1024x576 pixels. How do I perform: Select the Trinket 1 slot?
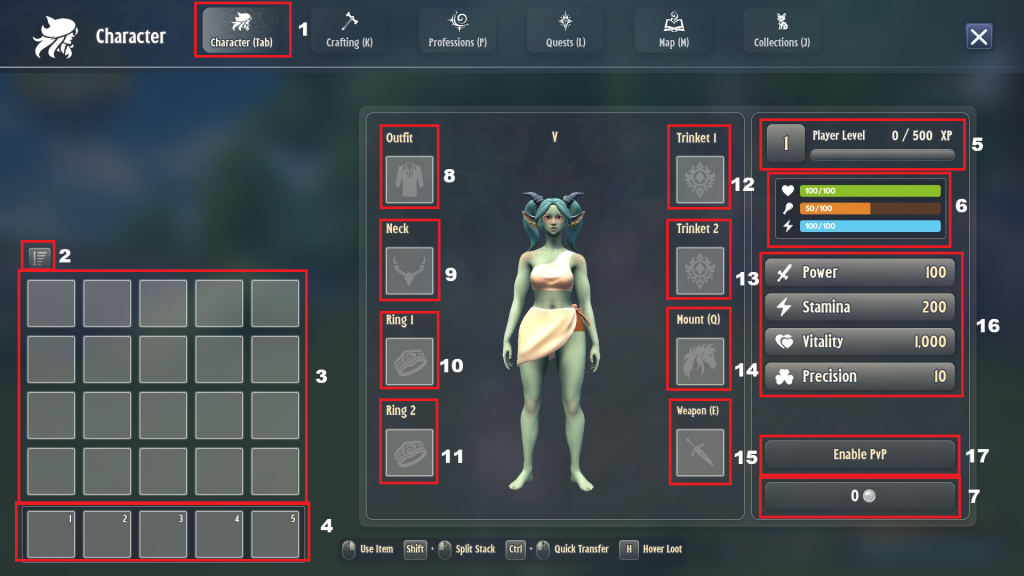(x=699, y=180)
